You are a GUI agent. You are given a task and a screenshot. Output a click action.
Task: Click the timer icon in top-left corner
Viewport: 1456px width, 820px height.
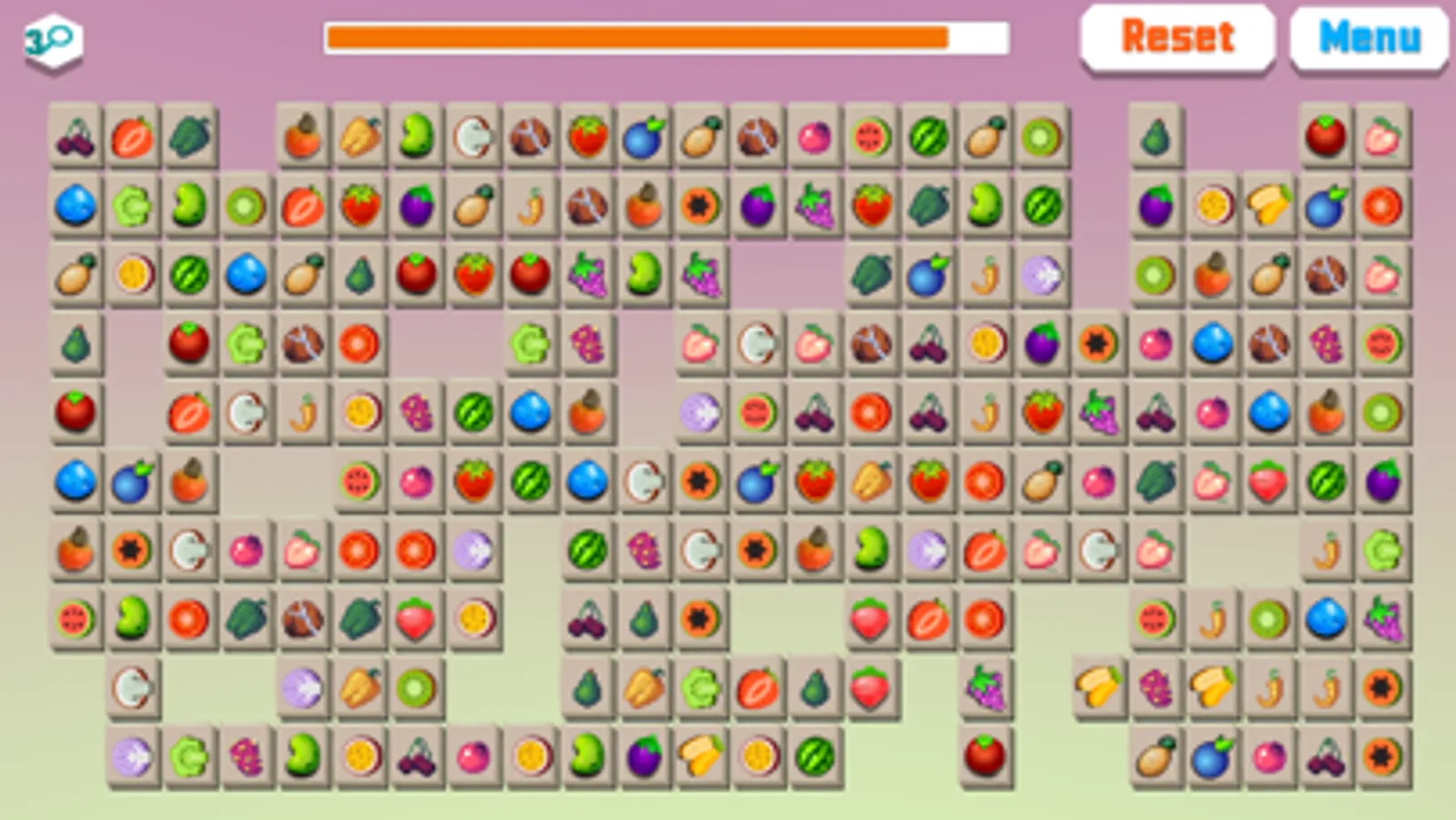pos(52,36)
